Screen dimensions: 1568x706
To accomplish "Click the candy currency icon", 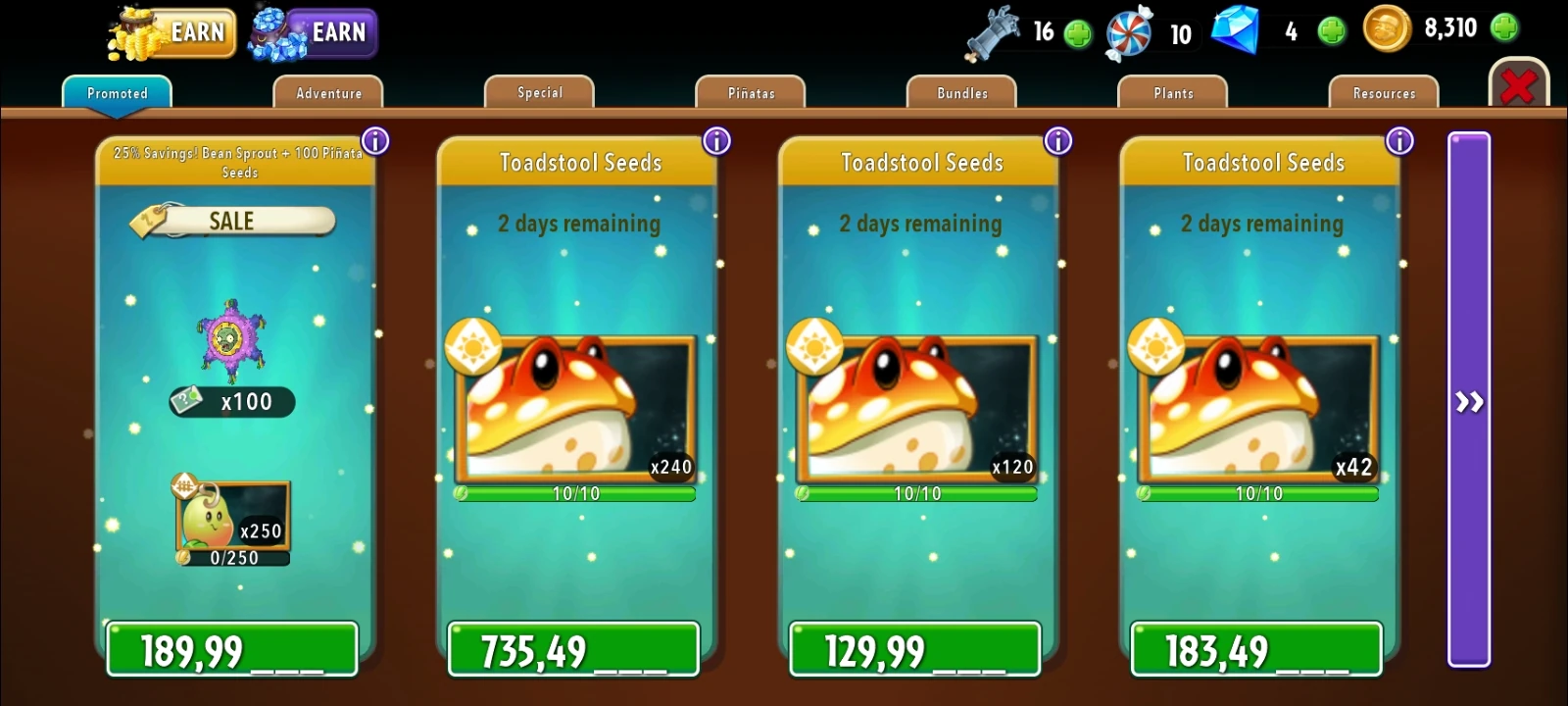I will (1129, 29).
